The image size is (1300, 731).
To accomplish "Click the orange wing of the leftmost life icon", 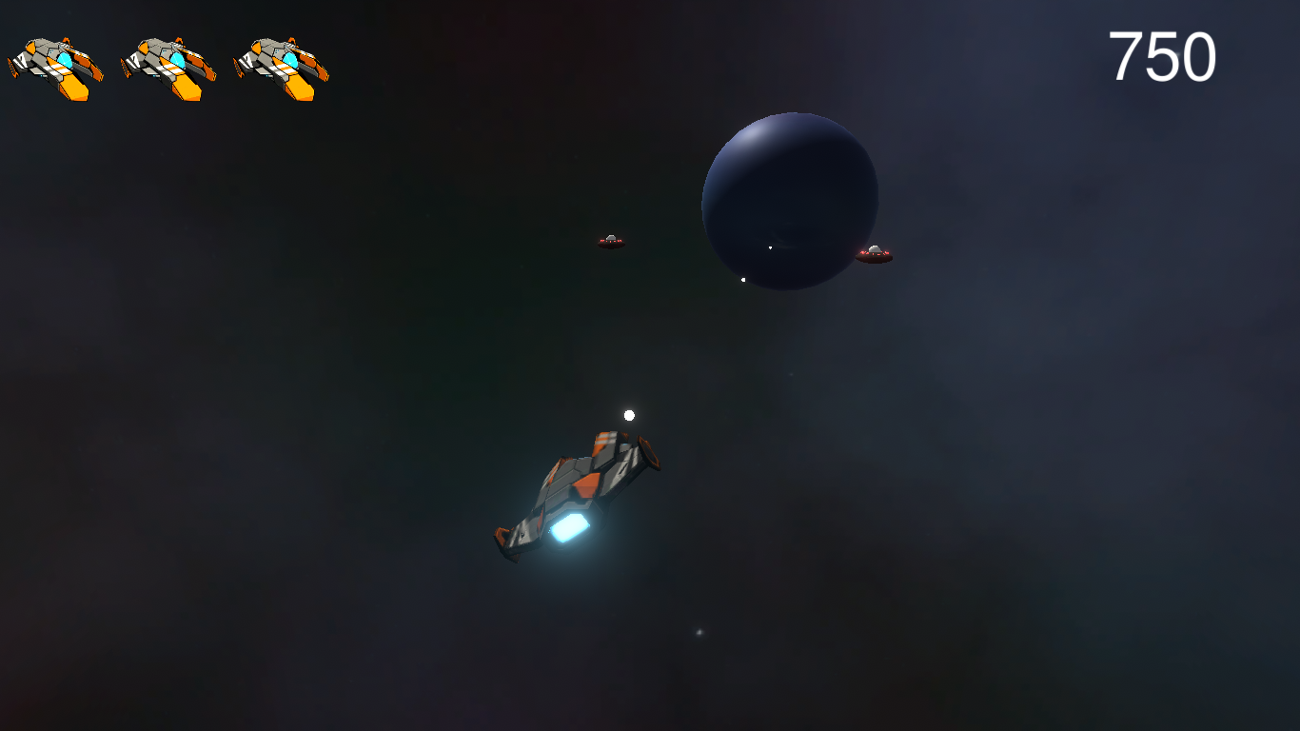I will tap(75, 85).
